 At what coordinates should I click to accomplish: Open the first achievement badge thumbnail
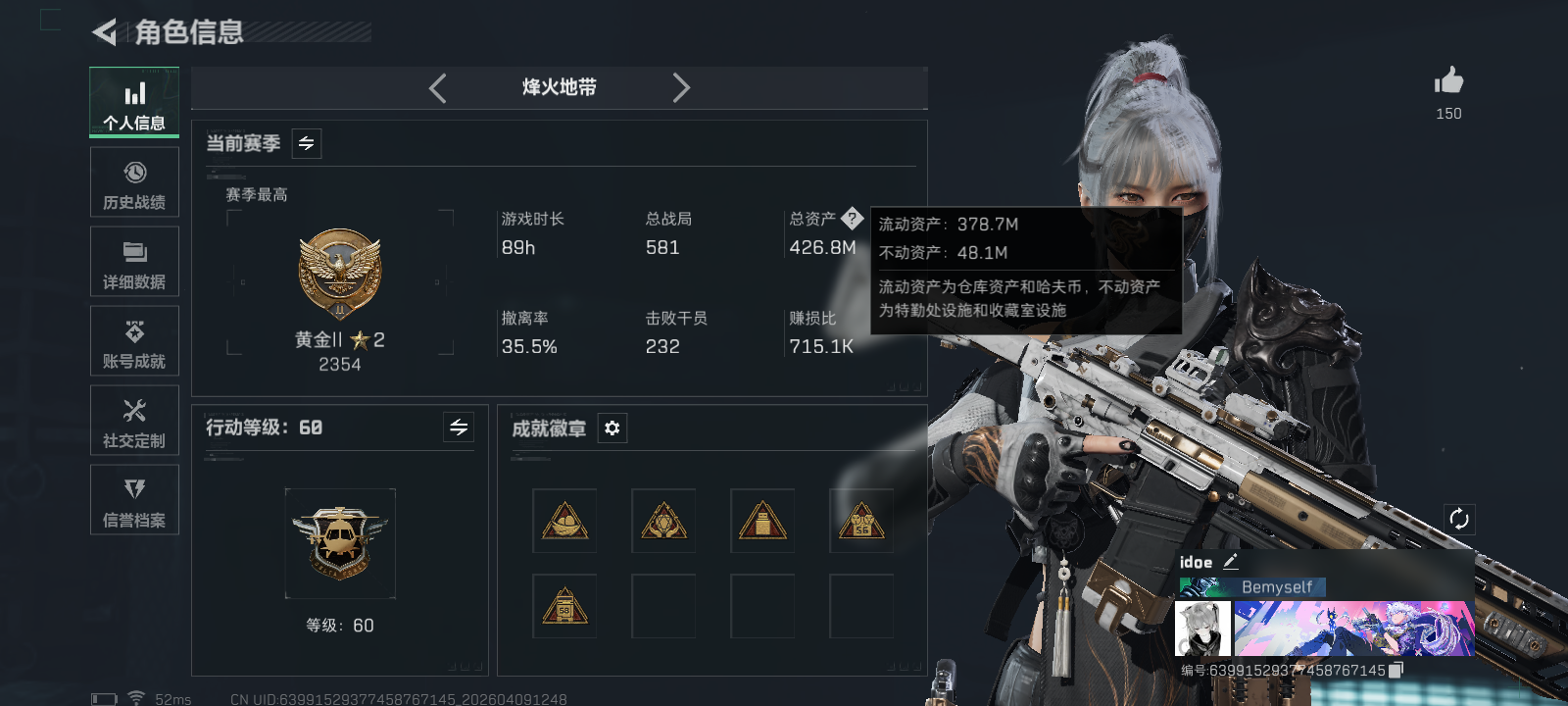pos(564,520)
